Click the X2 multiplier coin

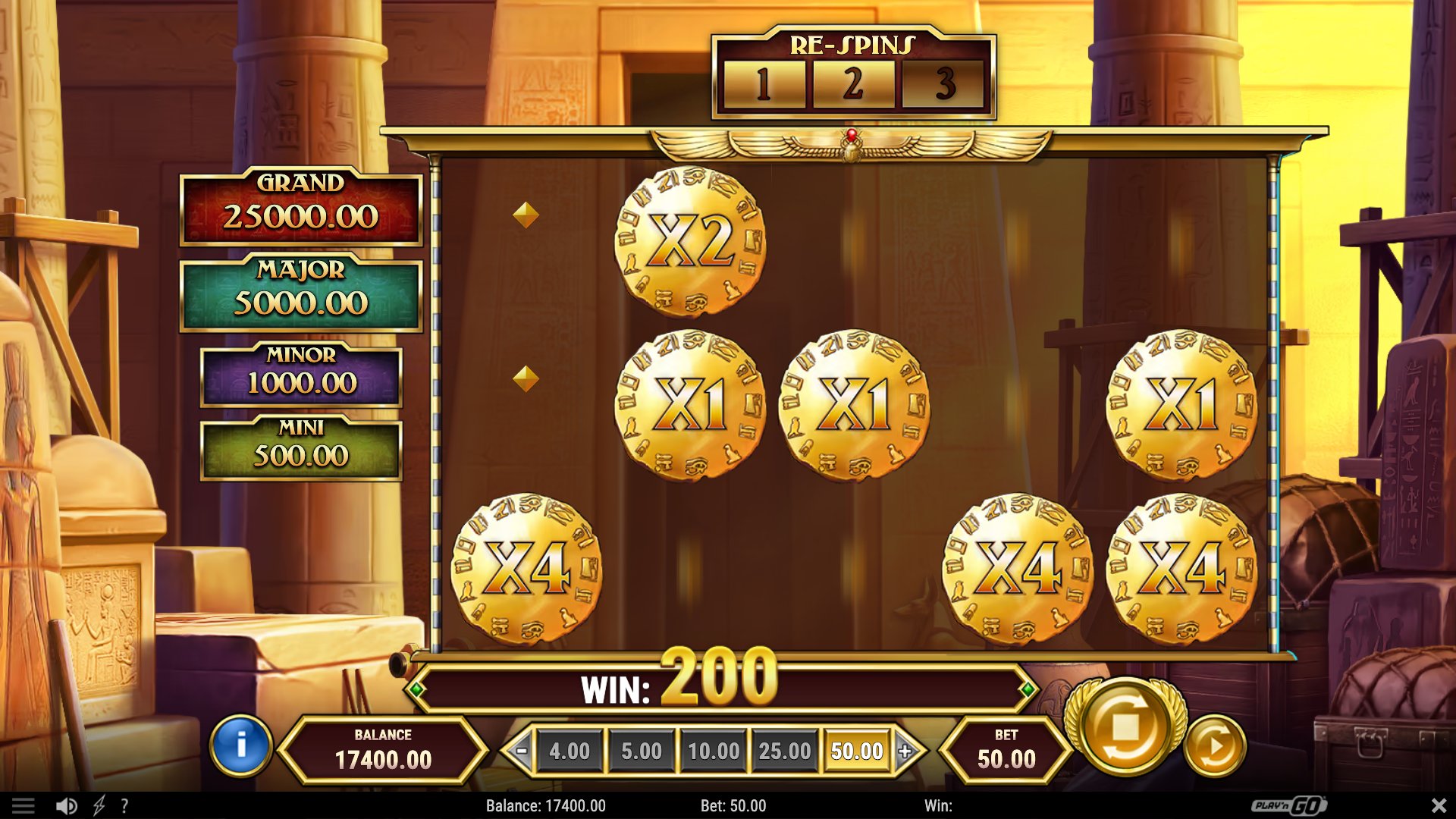(x=689, y=241)
